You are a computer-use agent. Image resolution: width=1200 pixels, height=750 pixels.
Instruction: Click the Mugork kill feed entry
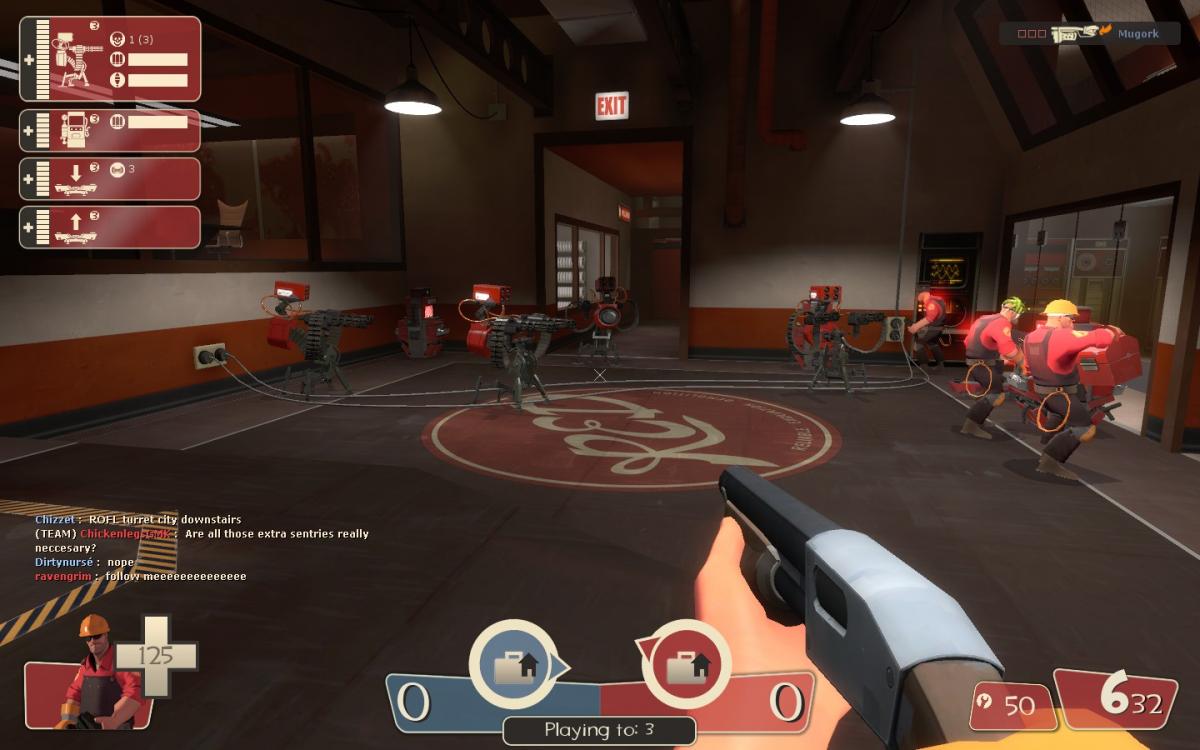click(1090, 33)
